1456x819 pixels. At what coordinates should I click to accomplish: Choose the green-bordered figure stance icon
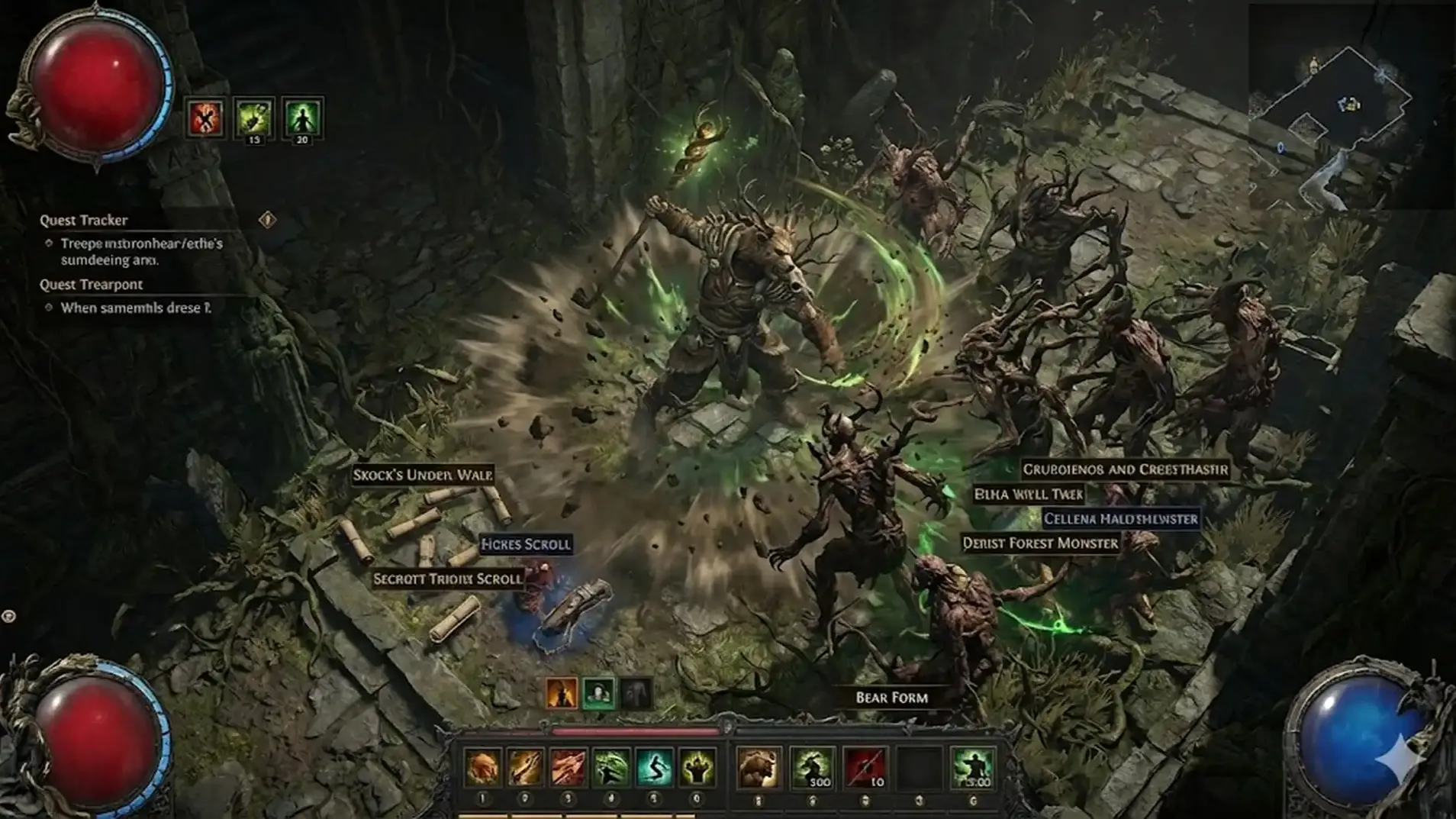click(598, 694)
